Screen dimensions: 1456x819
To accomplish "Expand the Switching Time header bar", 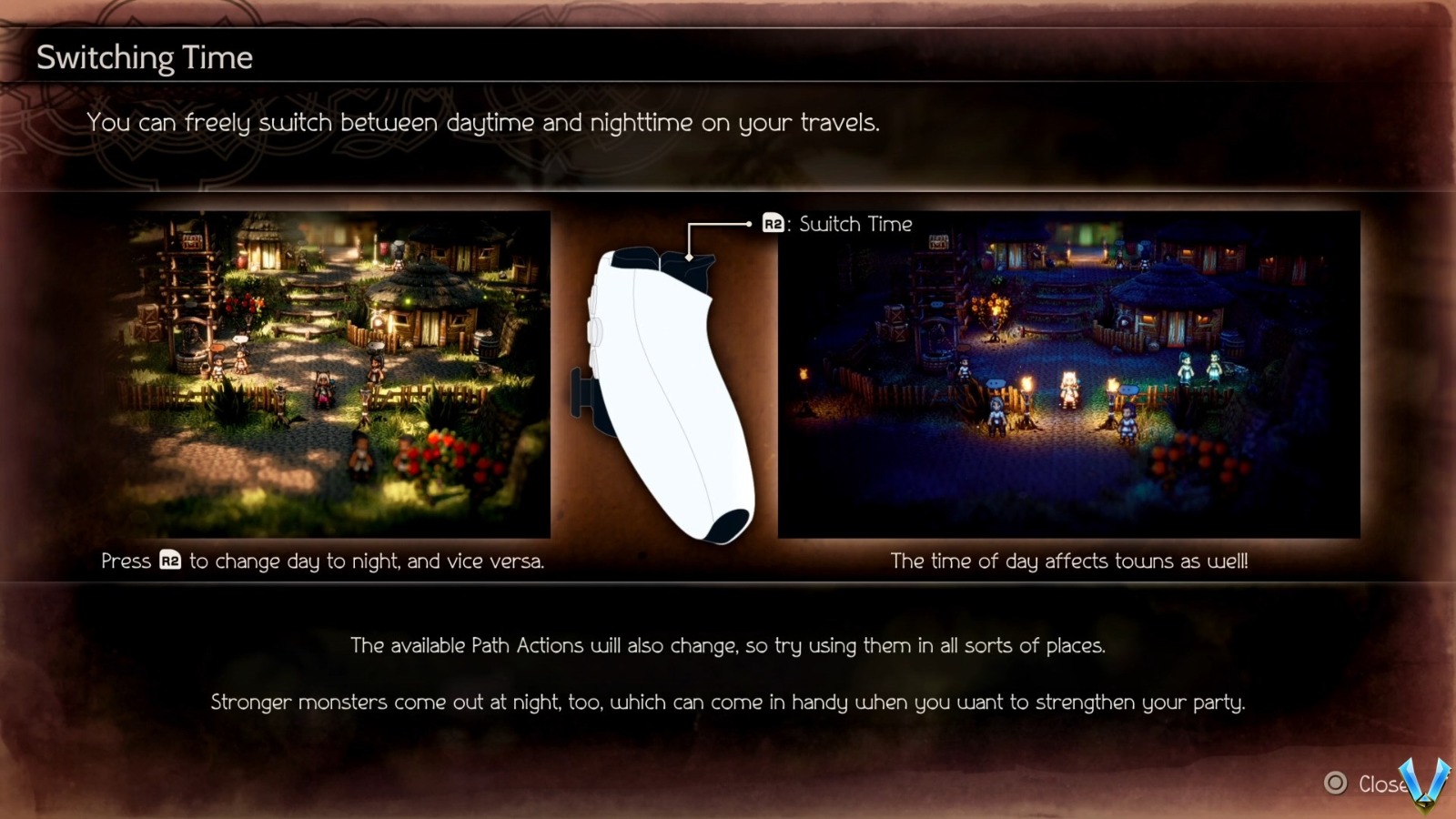I will pyautogui.click(x=728, y=56).
